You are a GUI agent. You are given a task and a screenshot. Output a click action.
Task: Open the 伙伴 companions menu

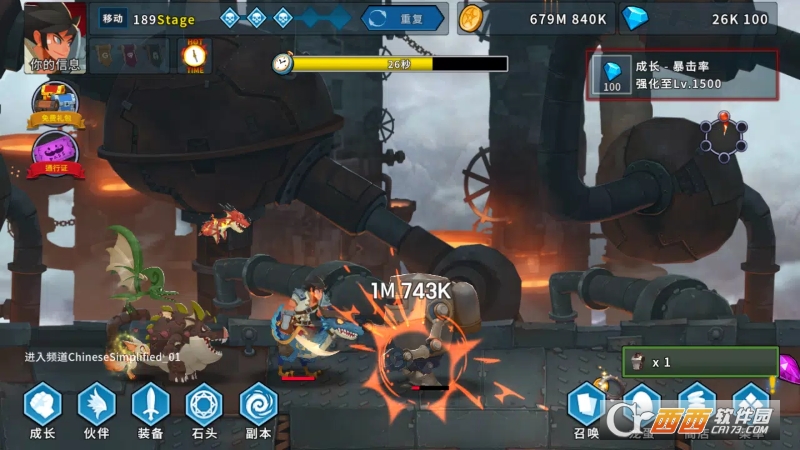(x=97, y=410)
